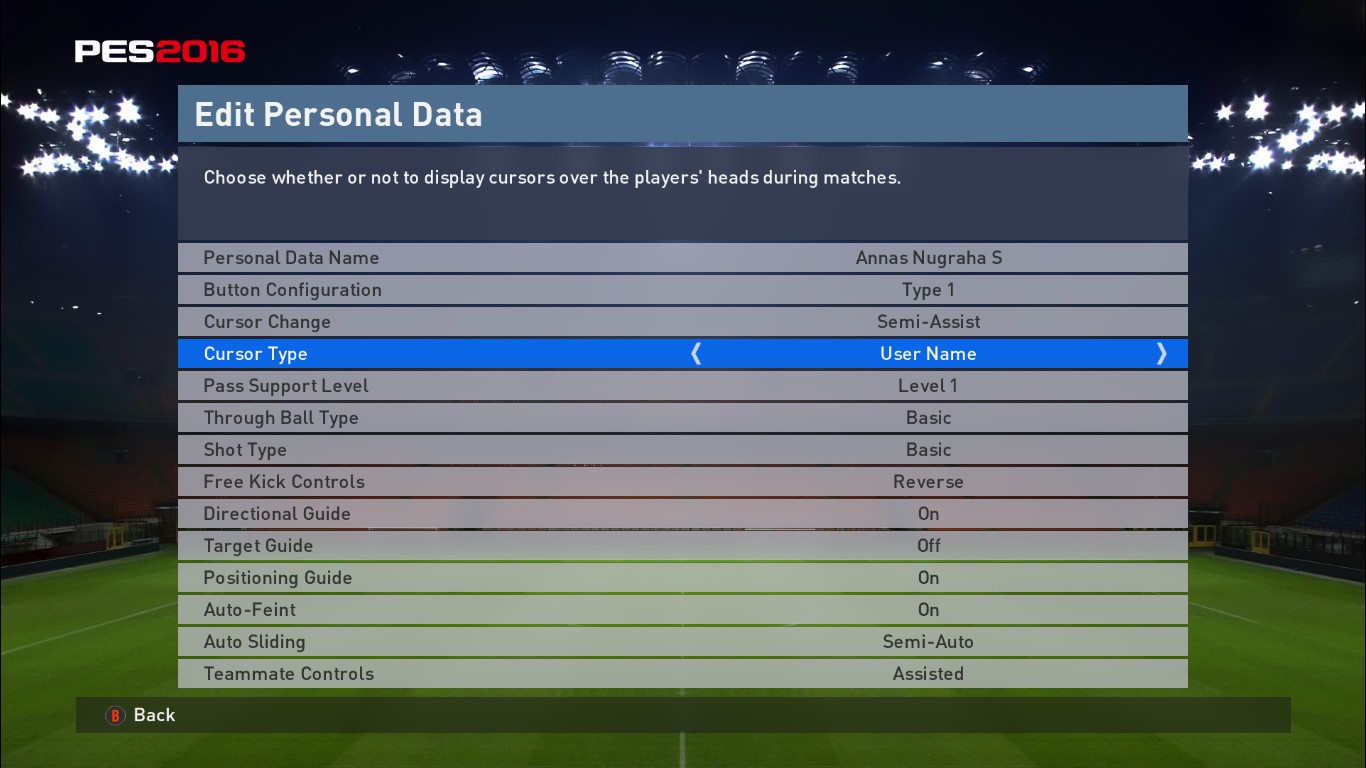Click the left arrow on Cursor Type
1366x768 pixels.
pyautogui.click(x=696, y=353)
